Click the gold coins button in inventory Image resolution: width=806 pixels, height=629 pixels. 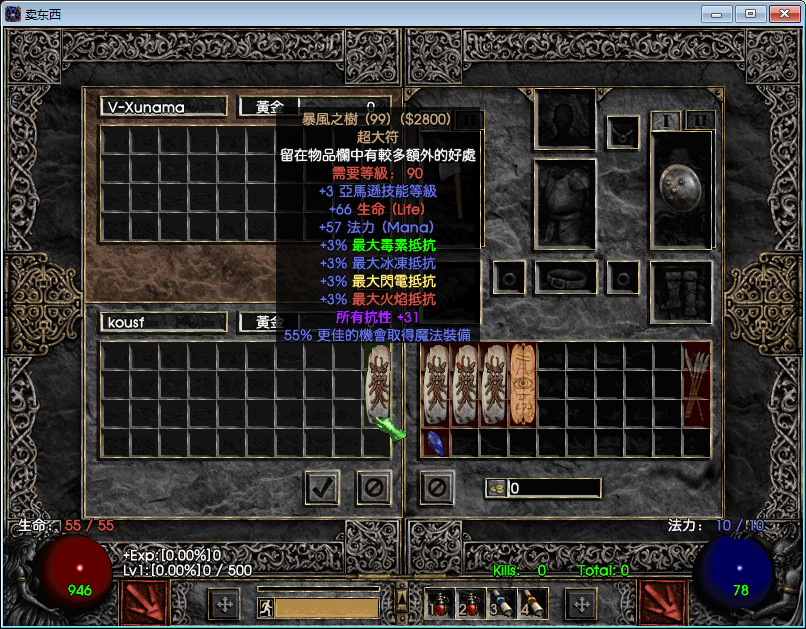pyautogui.click(x=497, y=488)
